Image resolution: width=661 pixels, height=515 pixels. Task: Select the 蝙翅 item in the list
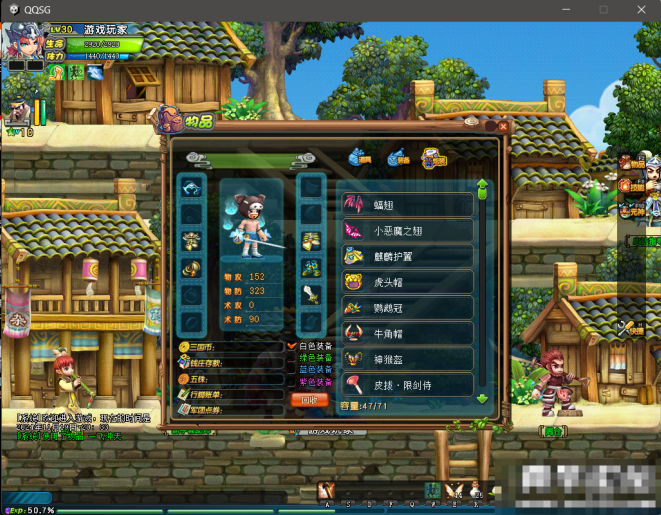(x=407, y=205)
